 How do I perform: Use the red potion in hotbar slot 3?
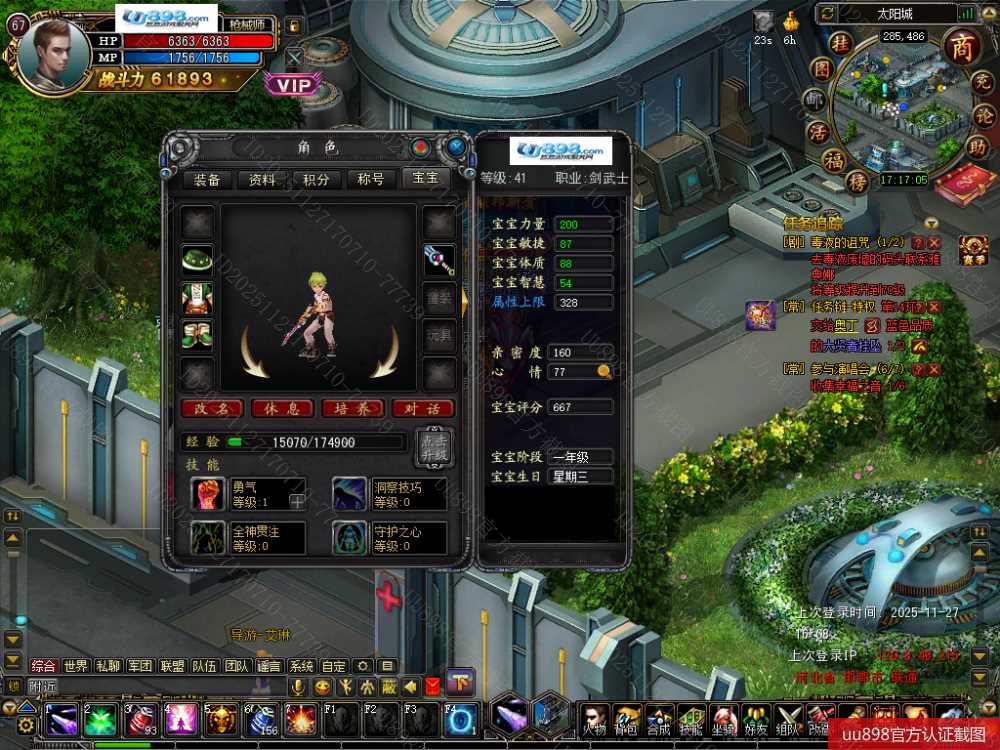pos(138,720)
